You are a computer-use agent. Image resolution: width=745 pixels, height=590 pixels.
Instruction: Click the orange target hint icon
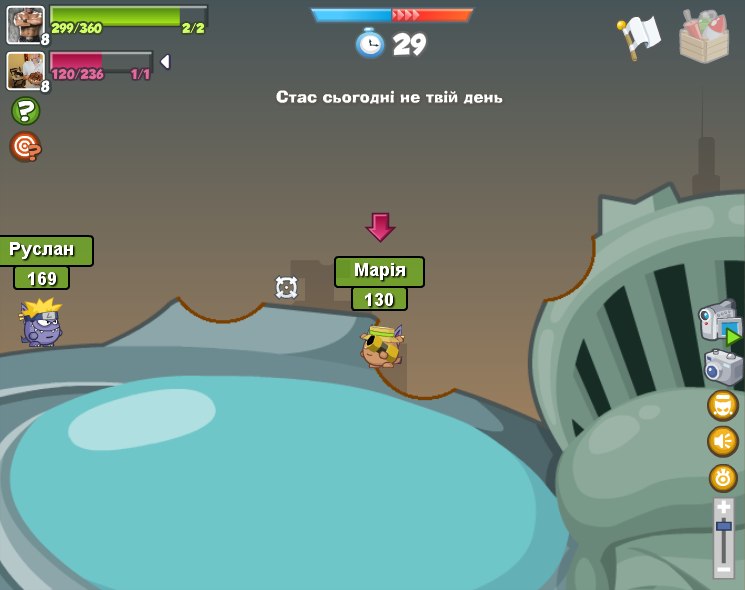(25, 147)
